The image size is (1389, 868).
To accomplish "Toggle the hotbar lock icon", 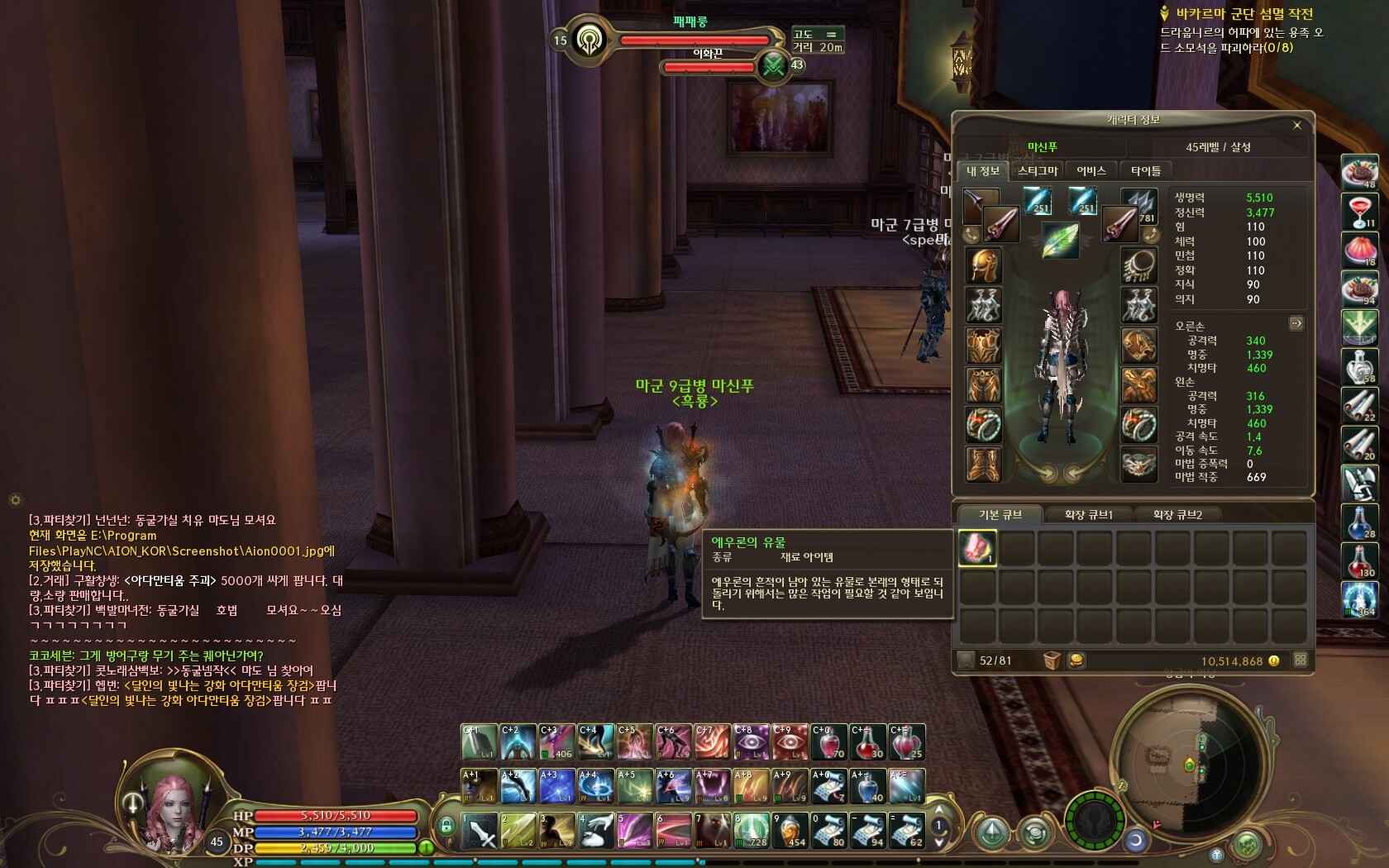I will point(446,826).
